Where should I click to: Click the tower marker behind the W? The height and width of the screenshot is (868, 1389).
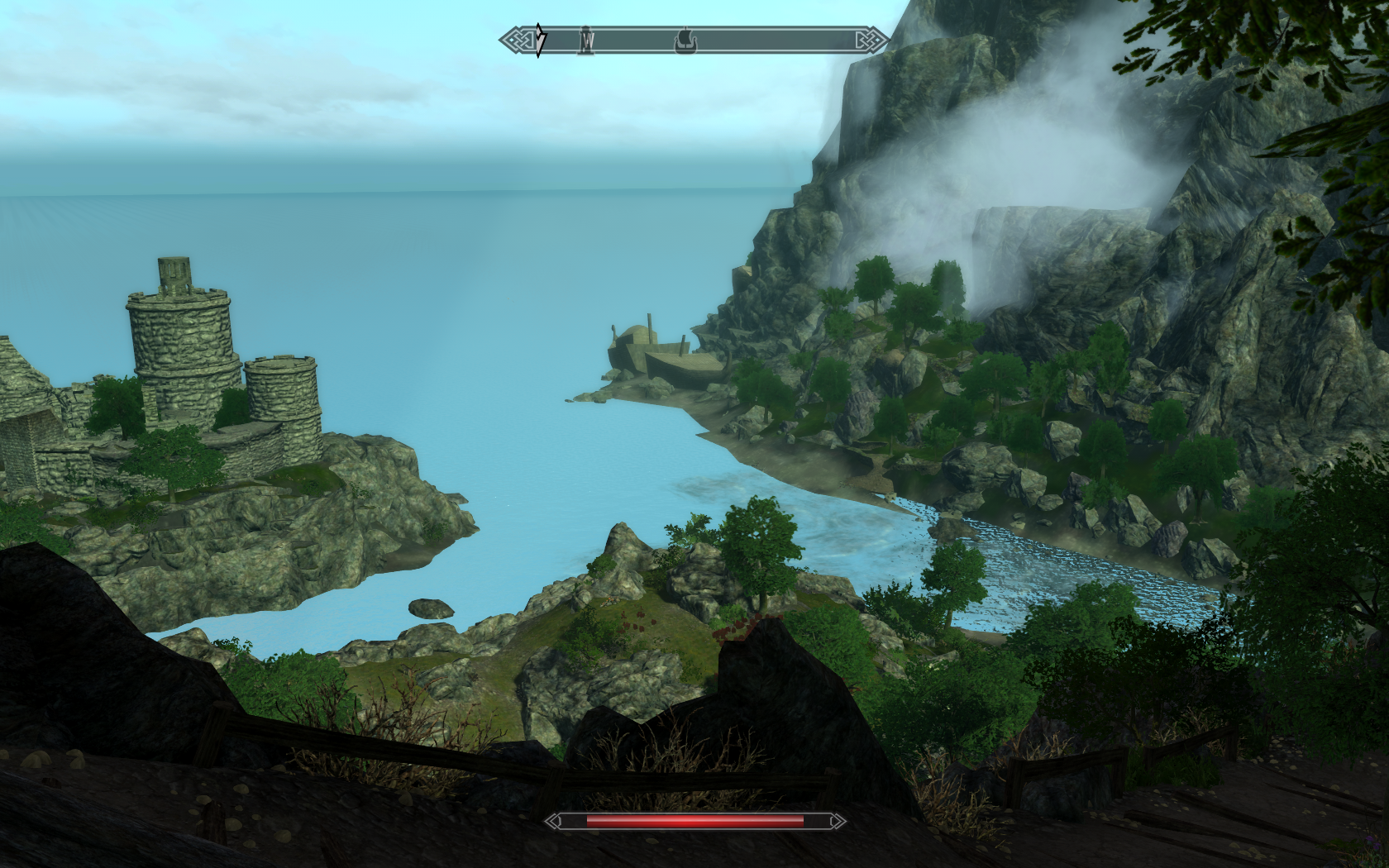(588, 39)
